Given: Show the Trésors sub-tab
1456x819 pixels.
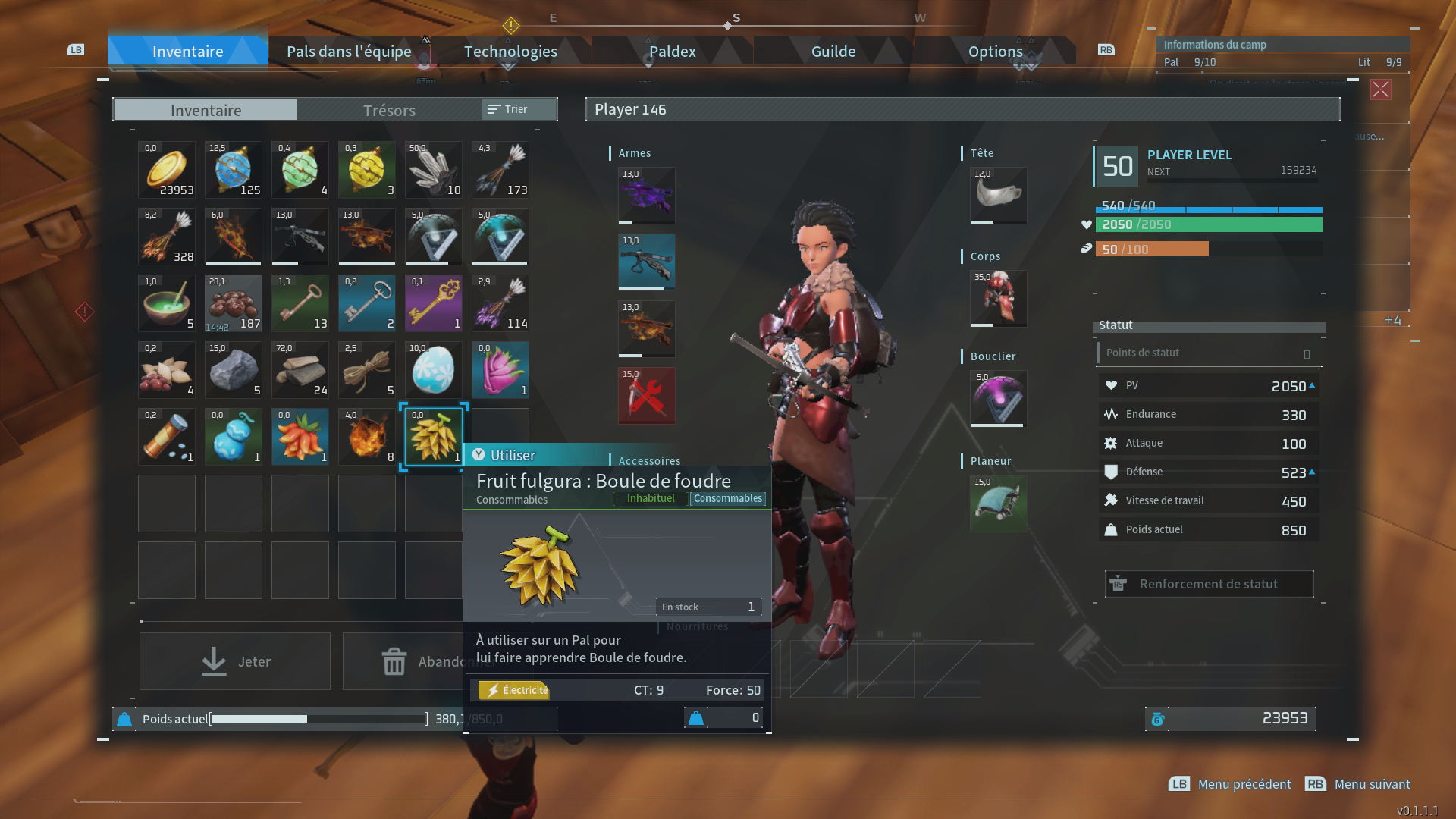Looking at the screenshot, I should click(x=389, y=110).
